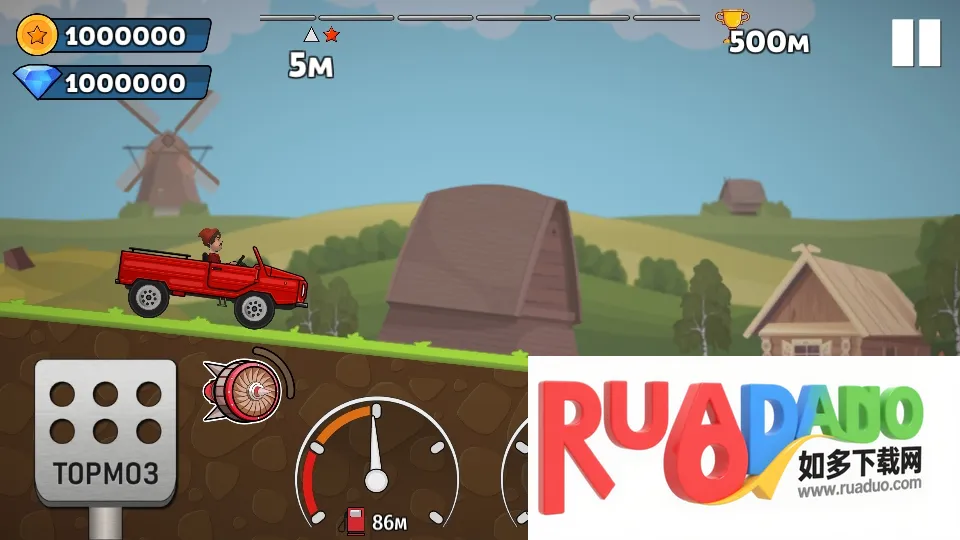The height and width of the screenshot is (540, 960).
Task: Pause the game with the pause button
Action: [916, 43]
